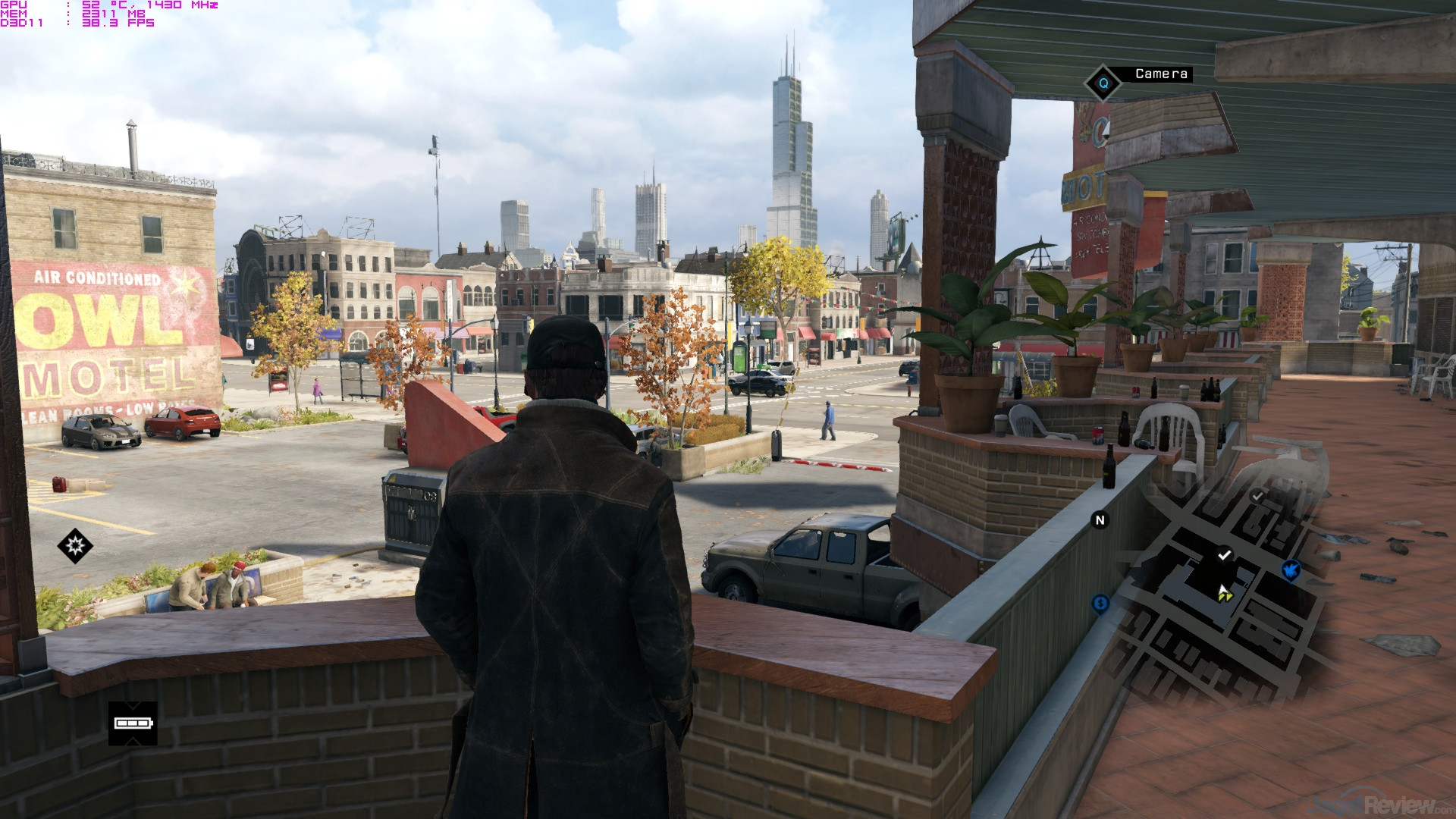The image size is (1456, 819).
Task: Select the blue splash marker on minimap
Action: tap(1291, 570)
